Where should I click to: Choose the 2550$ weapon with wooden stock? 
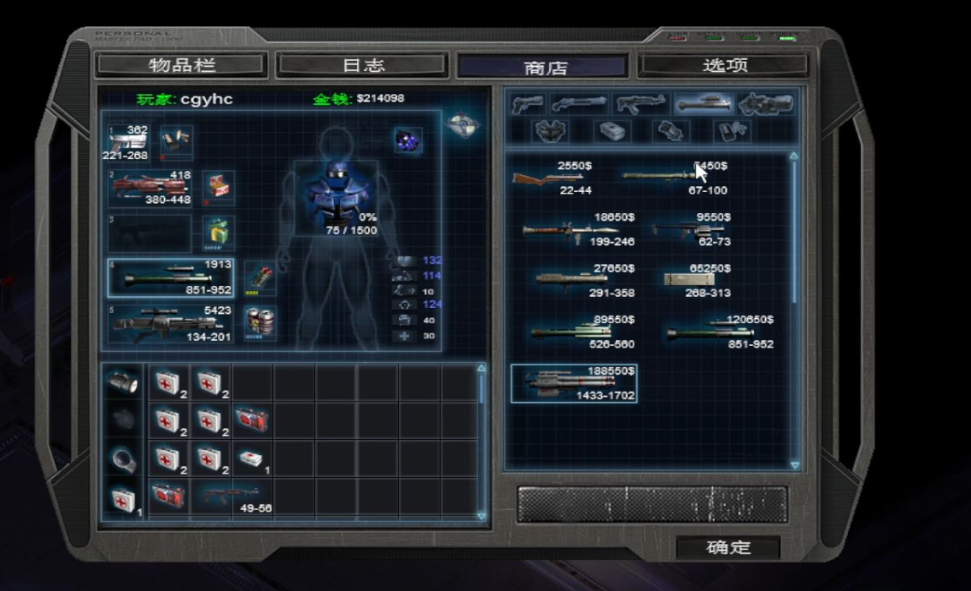pos(549,178)
